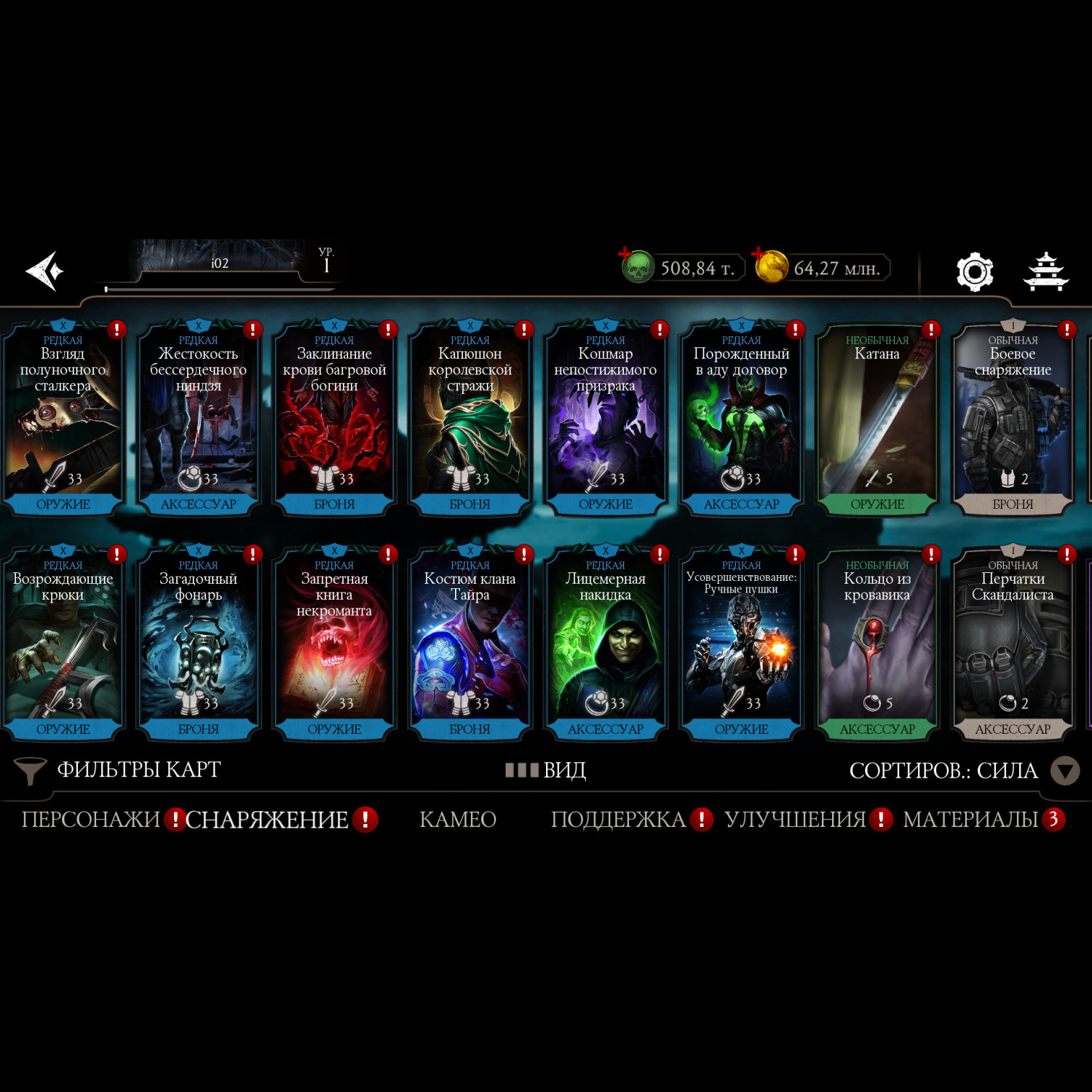Select the Капюшон королевской стражи card
The height and width of the screenshot is (1092, 1092).
click(x=470, y=419)
